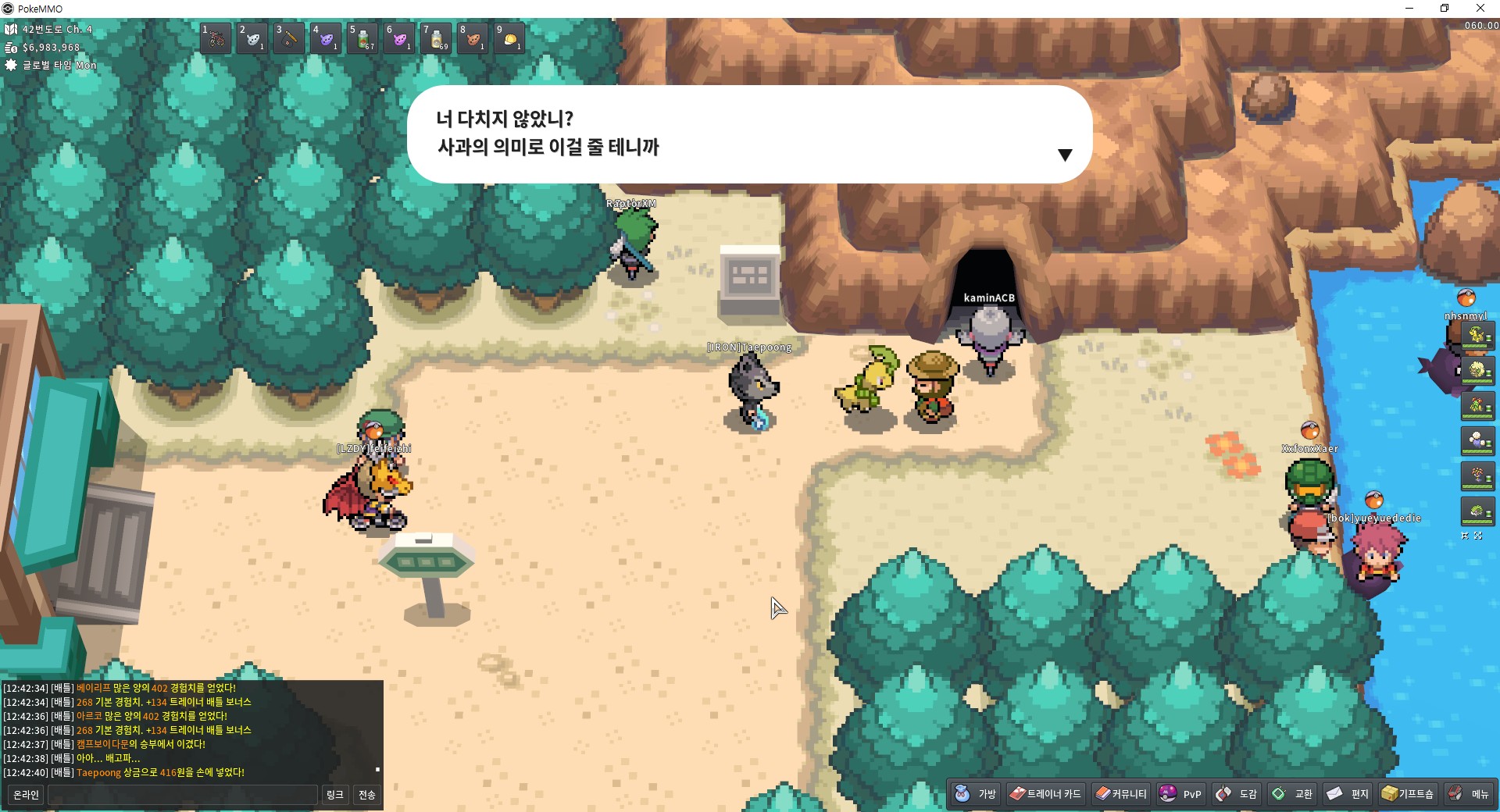Open the 기프트숍 gift shop
The height and width of the screenshot is (812, 1500).
[1408, 794]
